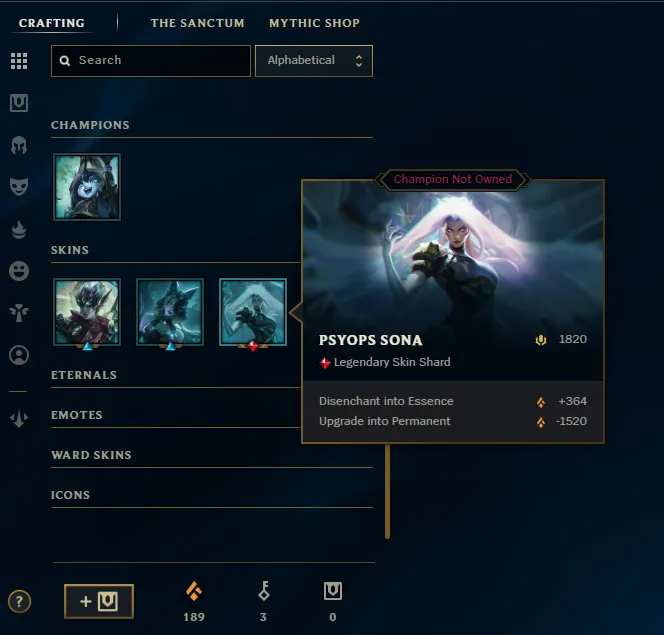Image resolution: width=664 pixels, height=635 pixels.
Task: Expand the Emotes section
Action: tap(77, 415)
